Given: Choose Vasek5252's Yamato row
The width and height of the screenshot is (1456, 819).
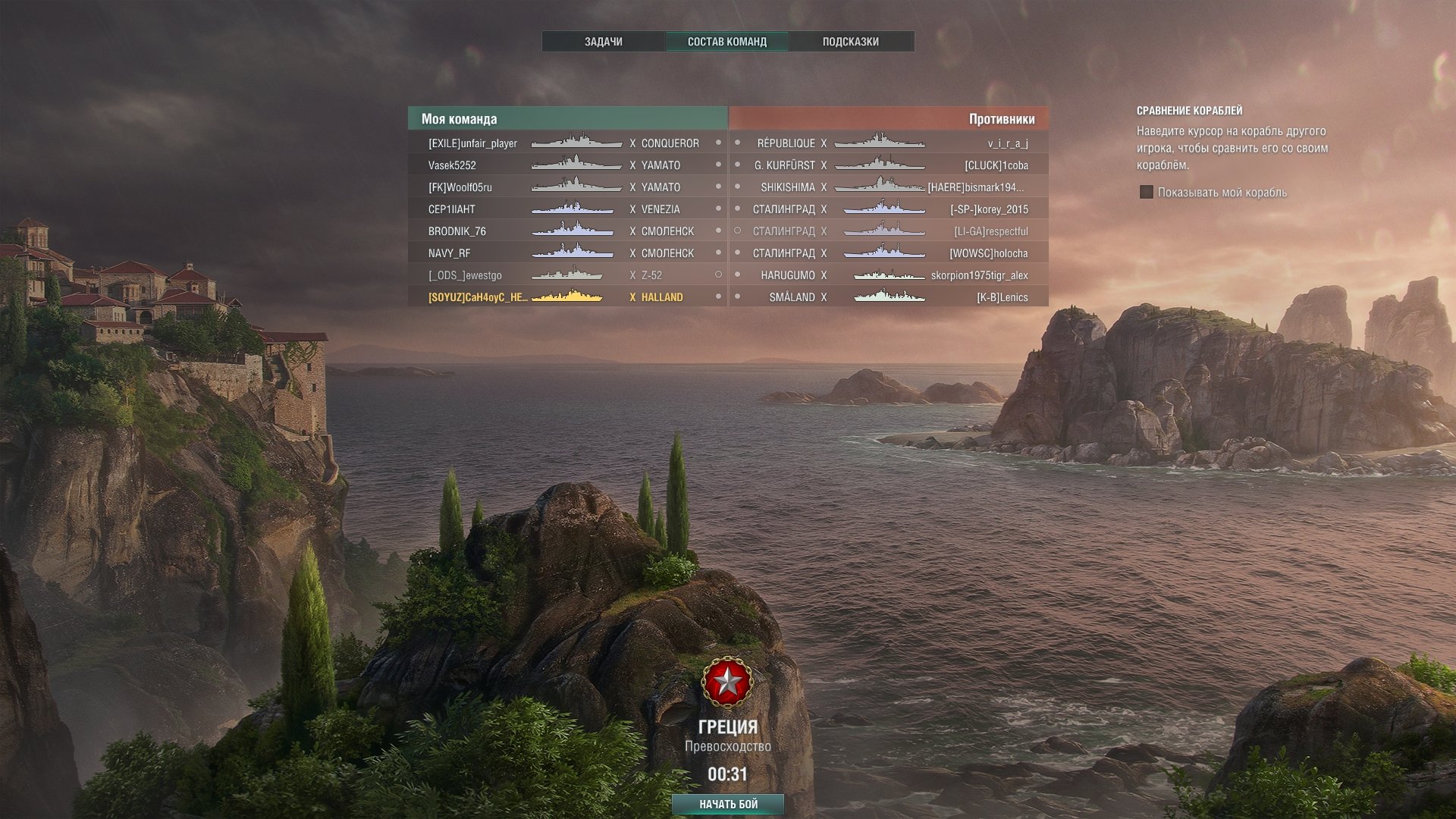Looking at the screenshot, I should click(567, 165).
